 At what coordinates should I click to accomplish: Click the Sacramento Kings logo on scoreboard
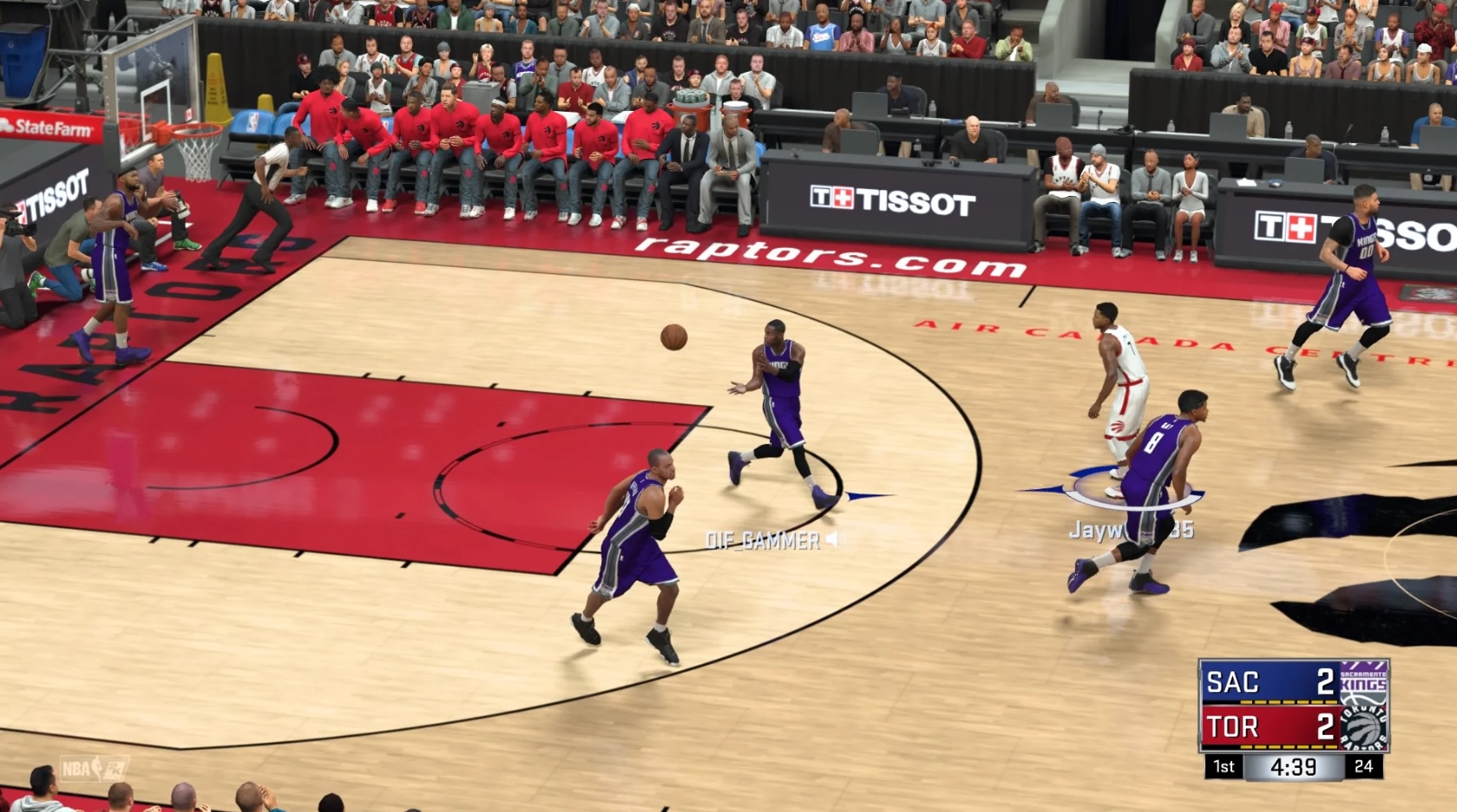click(x=1363, y=684)
